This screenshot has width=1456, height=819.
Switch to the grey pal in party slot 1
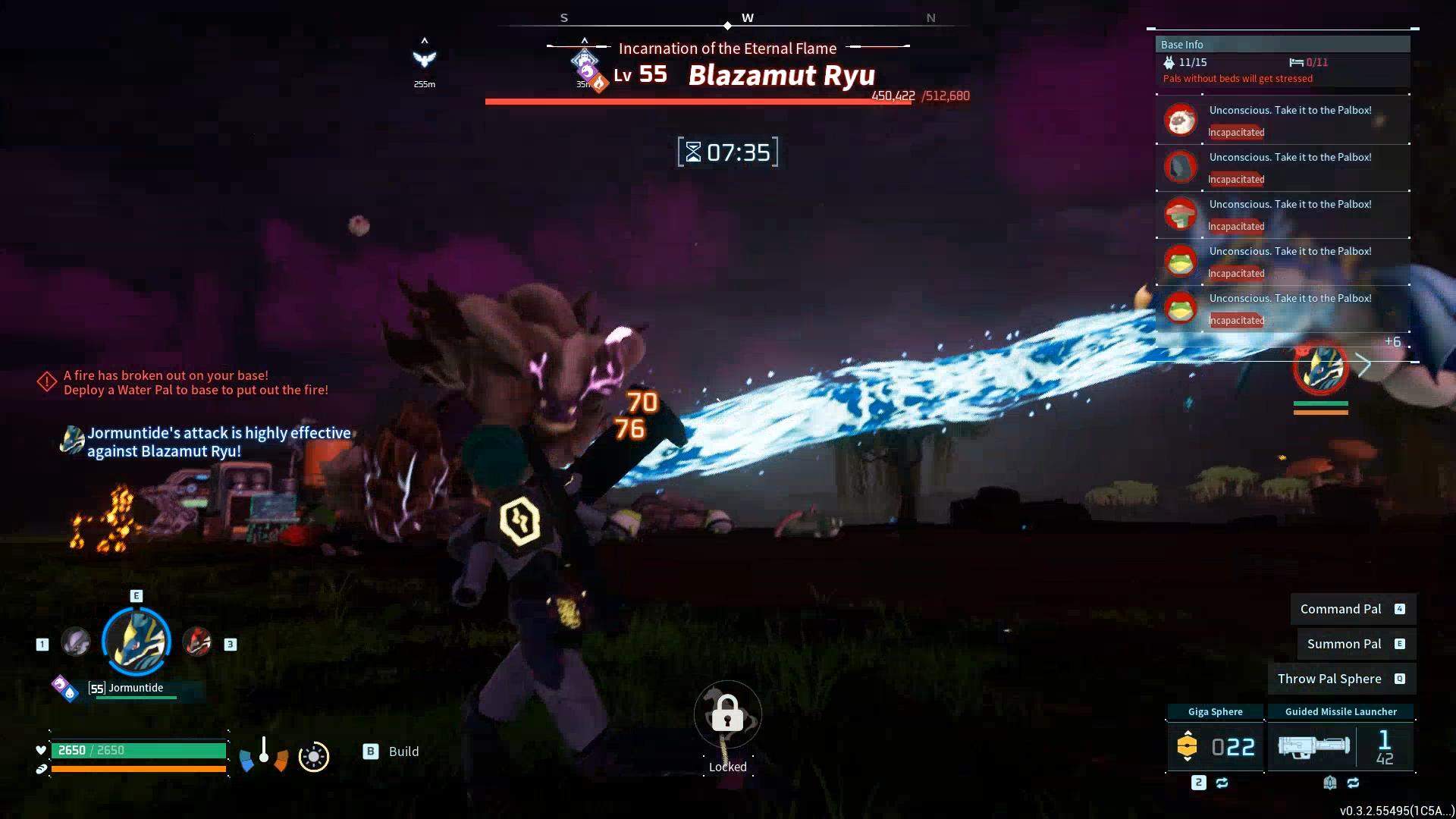point(76,642)
